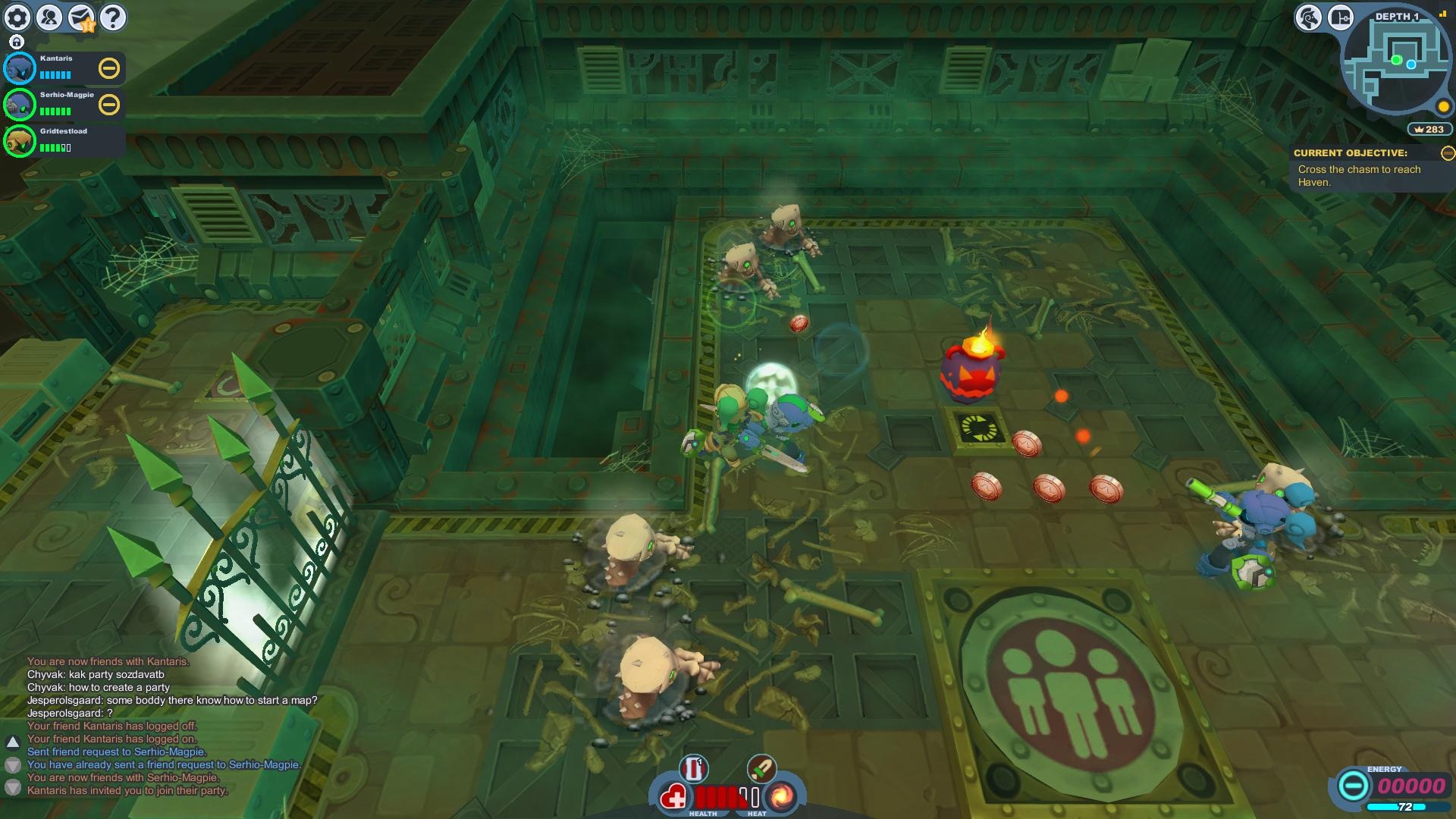Click the yellow dot button on minimap

(x=1444, y=107)
